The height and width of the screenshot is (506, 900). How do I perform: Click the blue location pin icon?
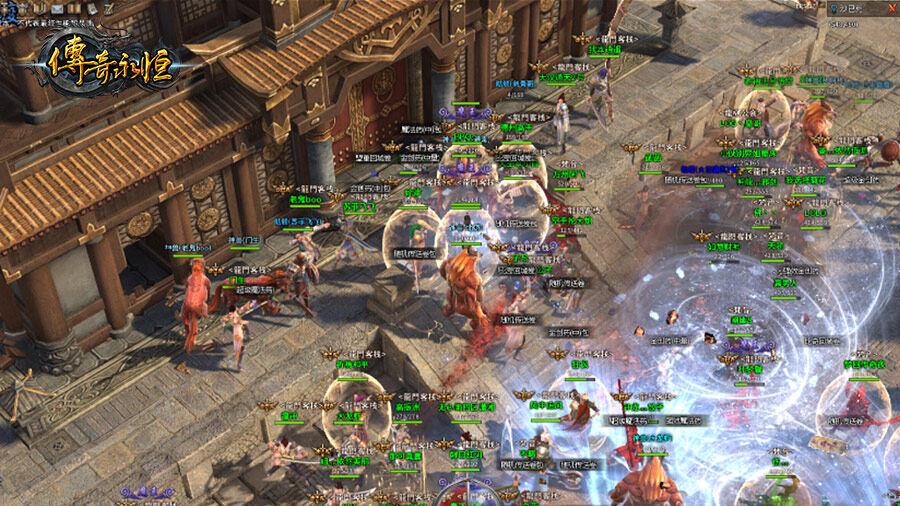(834, 8)
